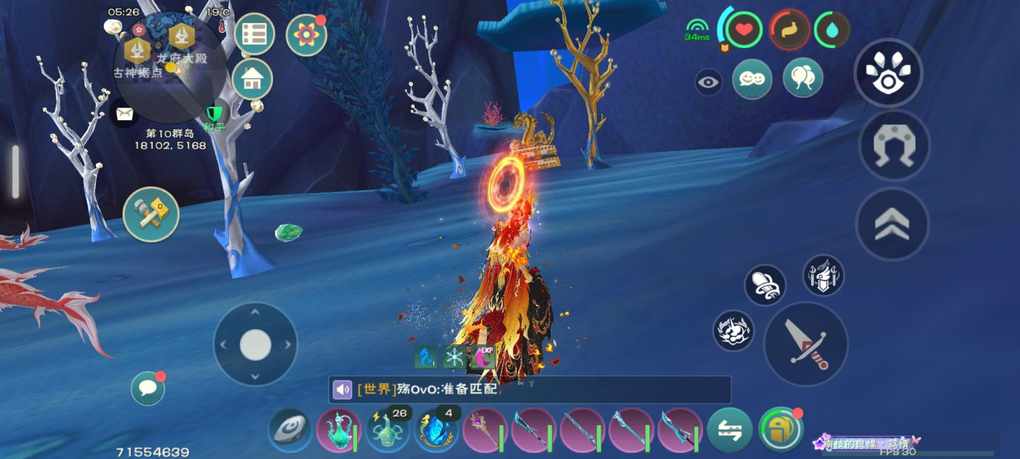Select the green teapot hotbar slot
This screenshot has width=1020, height=459.
[338, 431]
